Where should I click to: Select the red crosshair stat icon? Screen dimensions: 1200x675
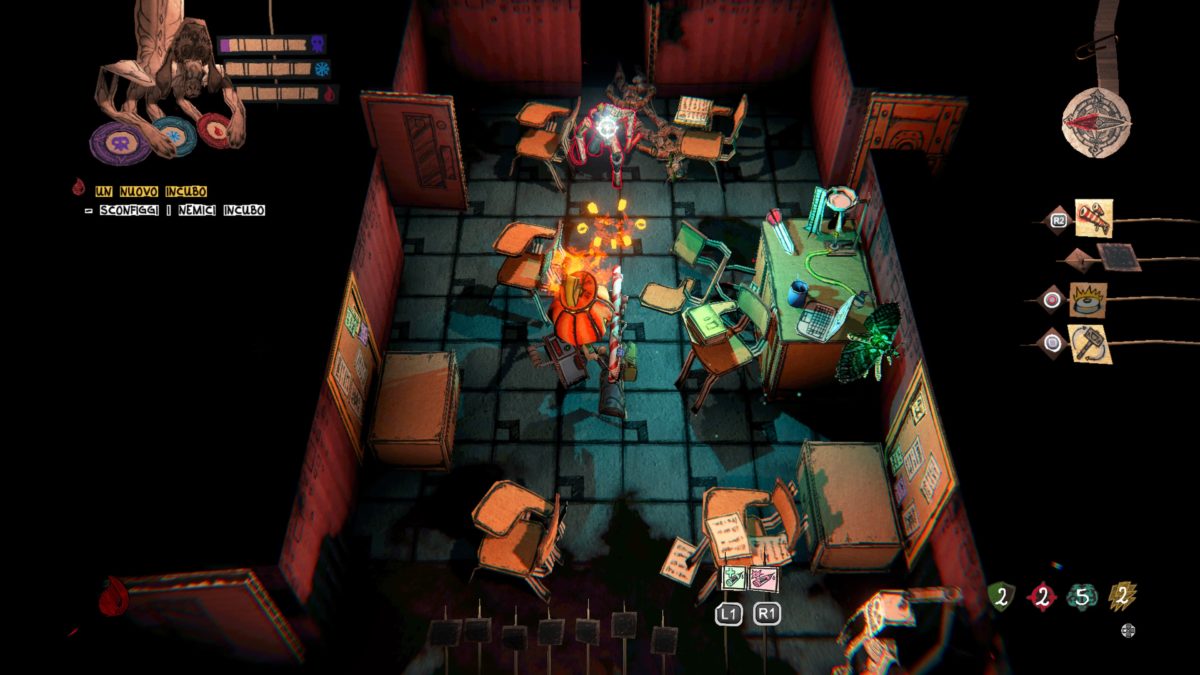point(1041,597)
